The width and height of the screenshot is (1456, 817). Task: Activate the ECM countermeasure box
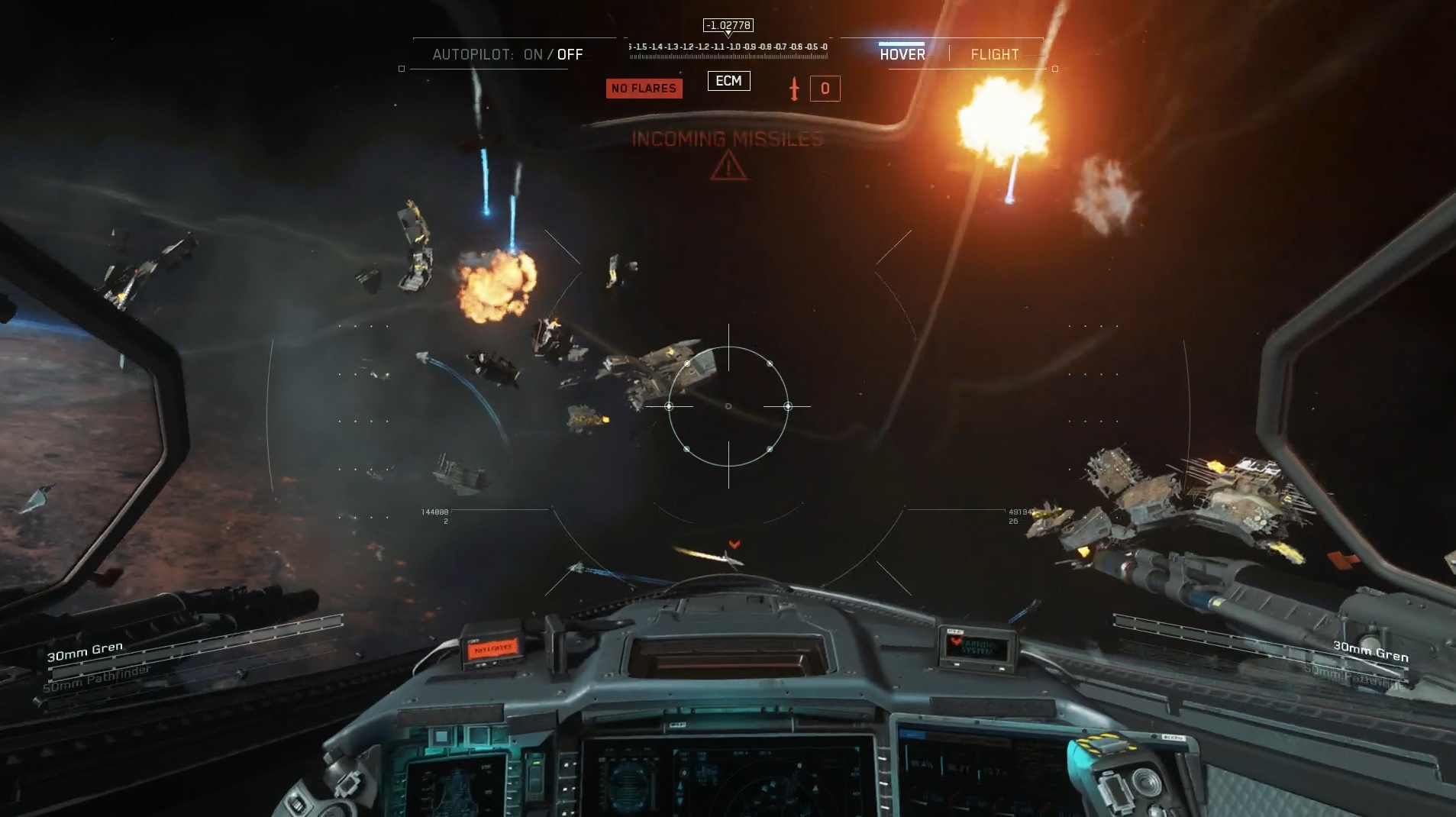click(728, 81)
